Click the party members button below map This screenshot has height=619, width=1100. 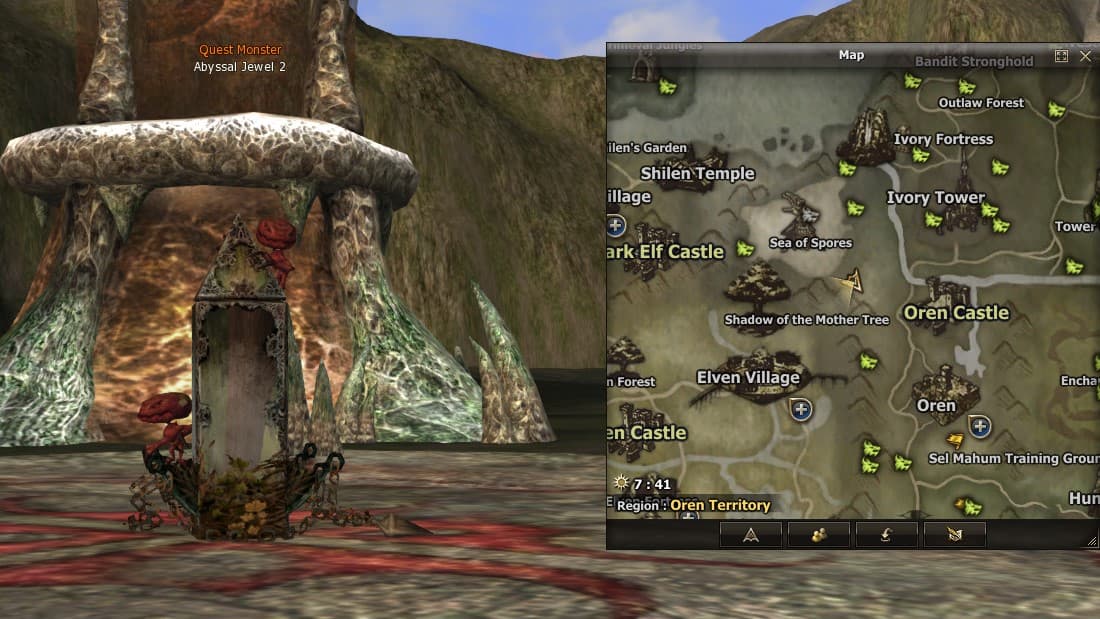(x=818, y=535)
